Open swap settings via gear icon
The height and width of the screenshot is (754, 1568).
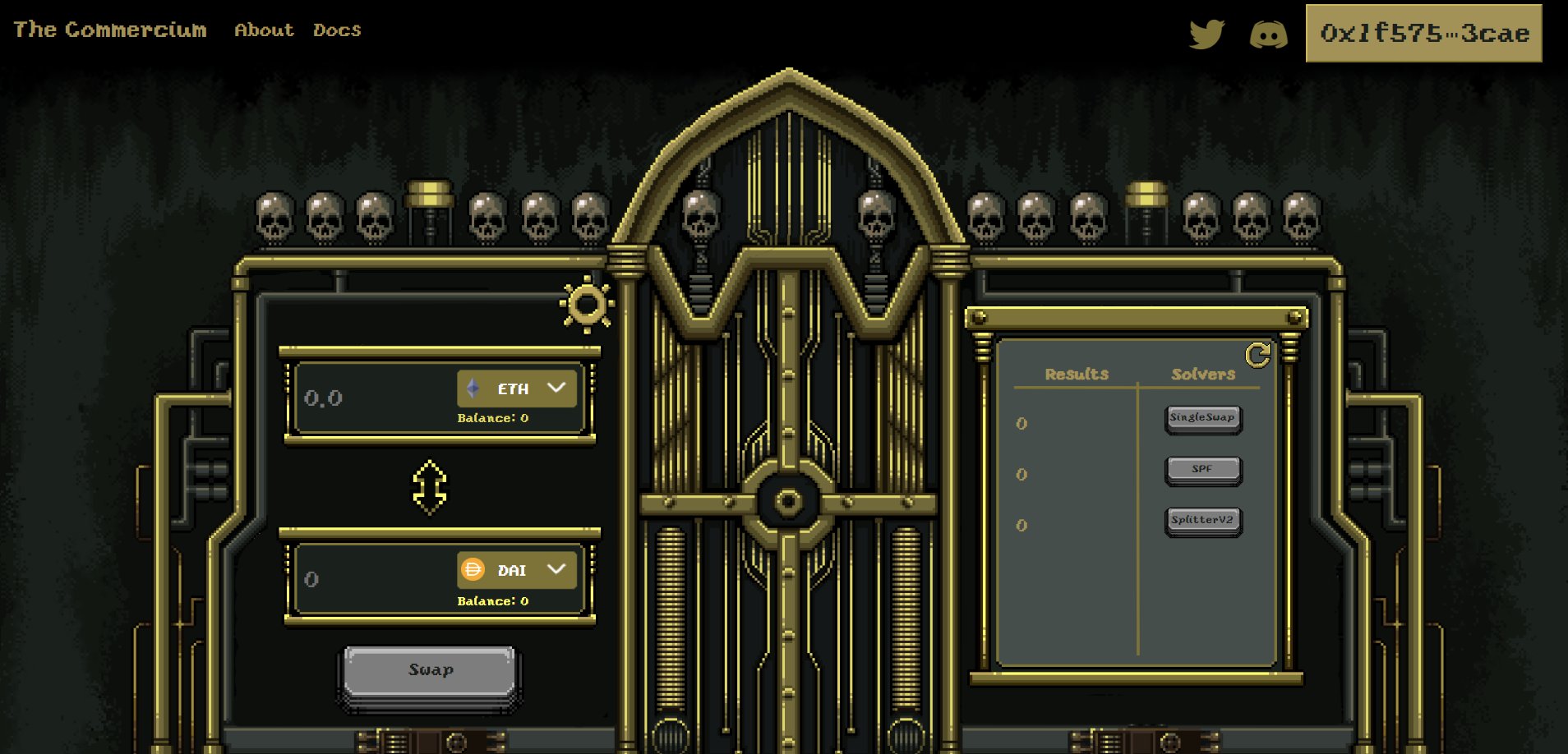click(587, 305)
